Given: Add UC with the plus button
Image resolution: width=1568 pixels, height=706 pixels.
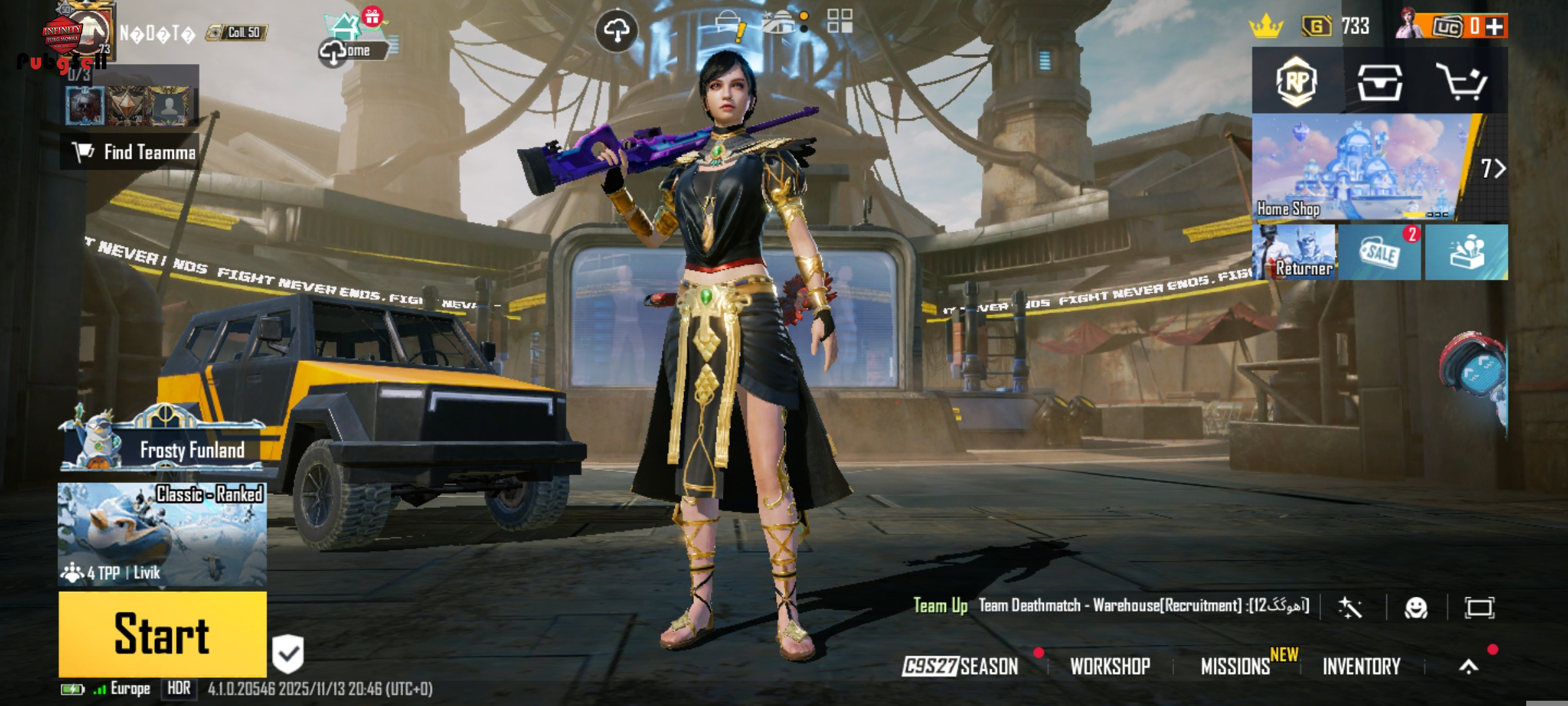Looking at the screenshot, I should (1494, 27).
